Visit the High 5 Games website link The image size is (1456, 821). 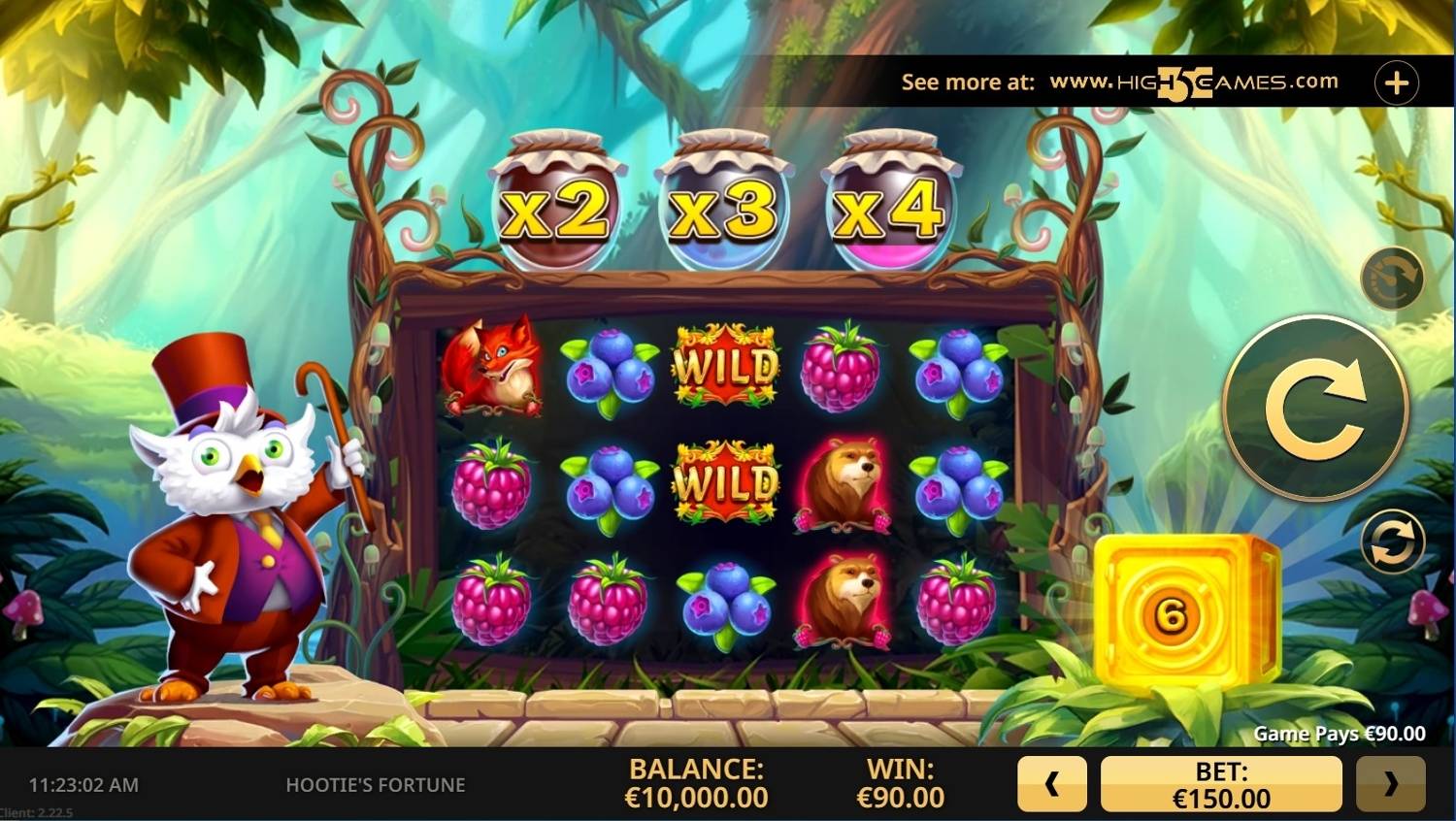click(x=1193, y=83)
